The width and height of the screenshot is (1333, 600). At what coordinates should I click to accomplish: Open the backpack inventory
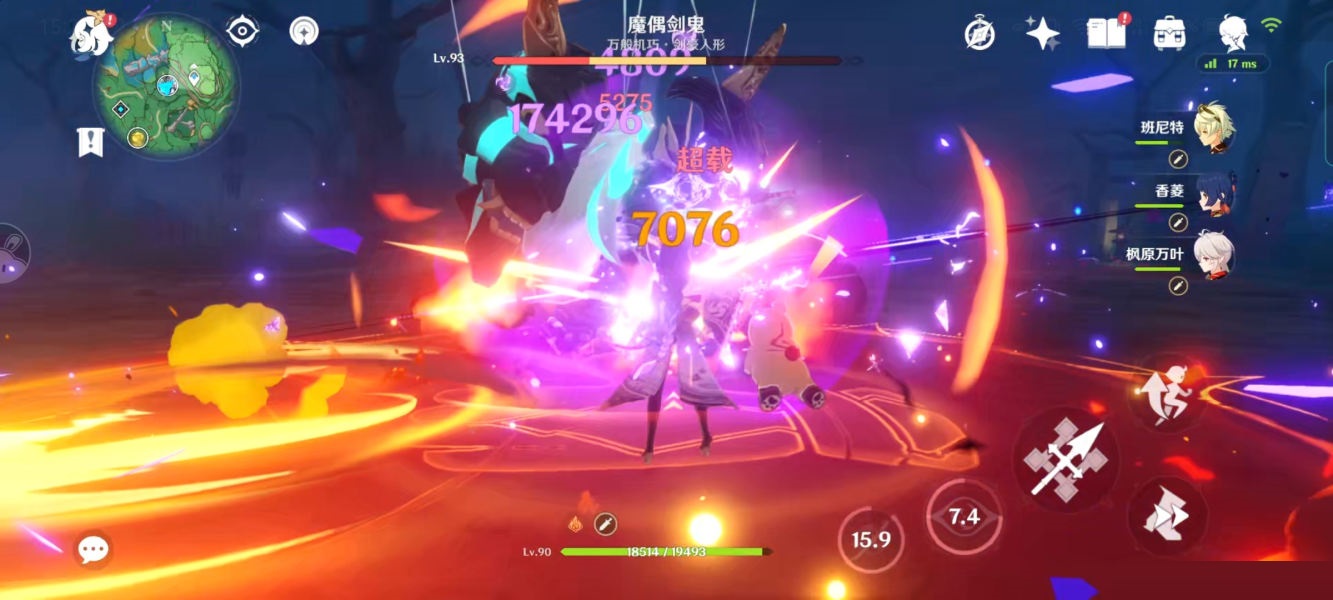coord(1169,33)
